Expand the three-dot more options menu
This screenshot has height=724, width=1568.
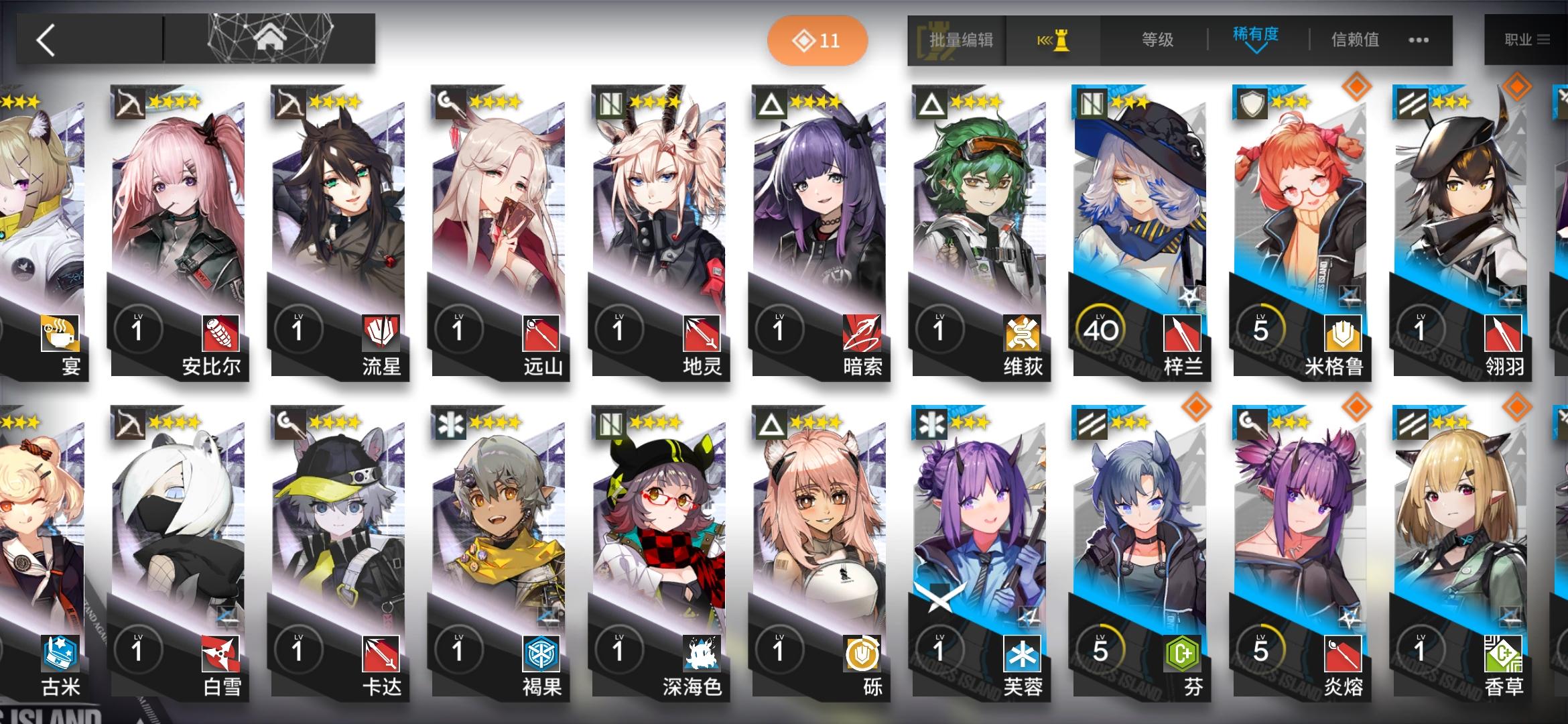pos(1418,42)
